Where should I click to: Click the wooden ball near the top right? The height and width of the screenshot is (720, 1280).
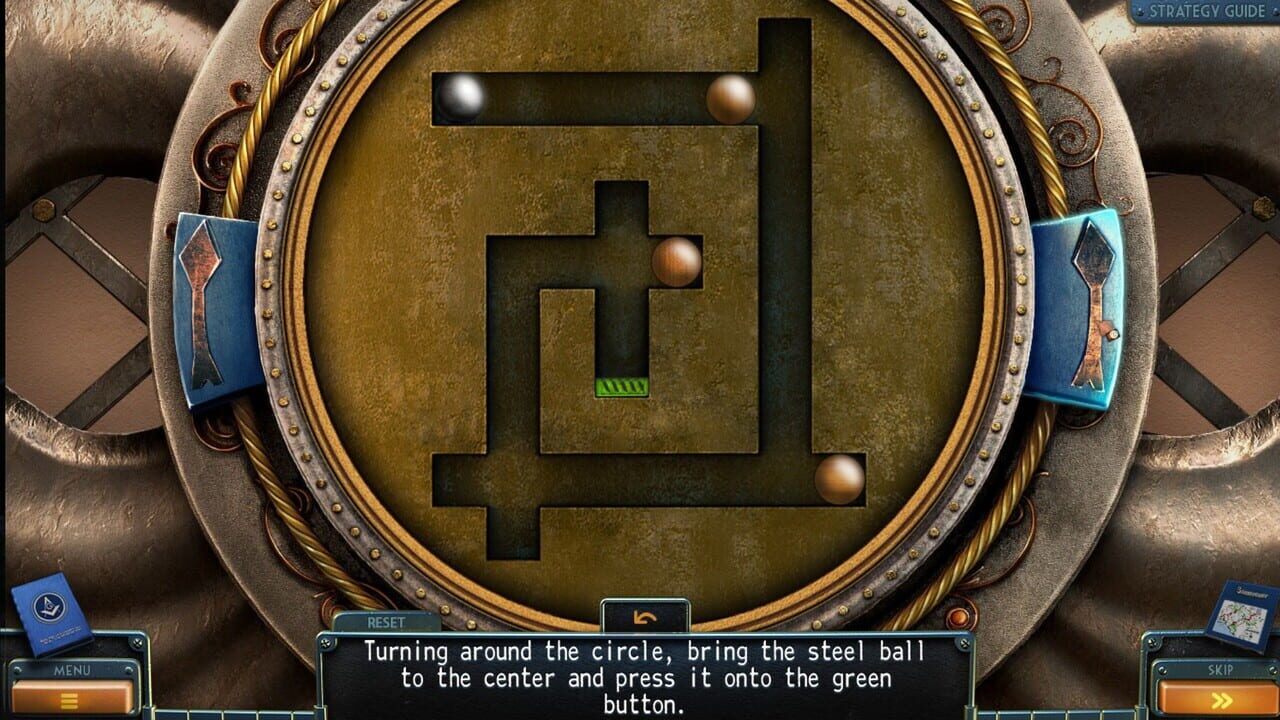728,97
